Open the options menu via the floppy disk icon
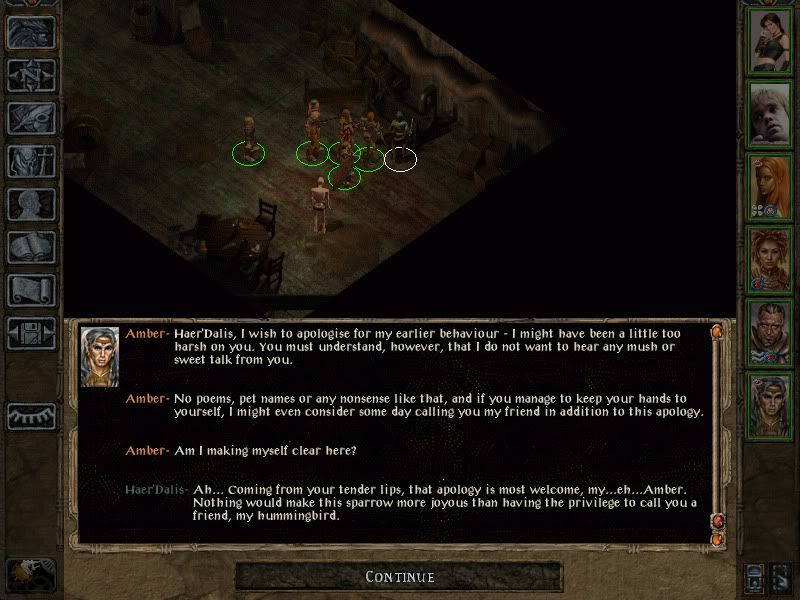The height and width of the screenshot is (600, 800). [31, 333]
